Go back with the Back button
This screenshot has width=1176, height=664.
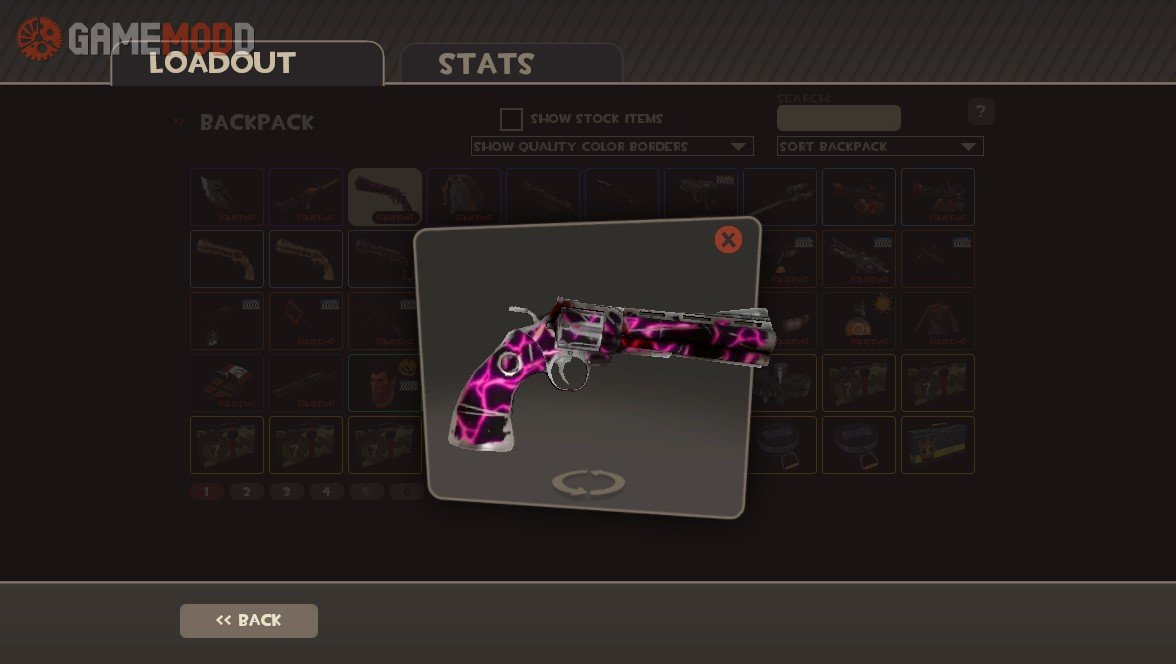[249, 621]
